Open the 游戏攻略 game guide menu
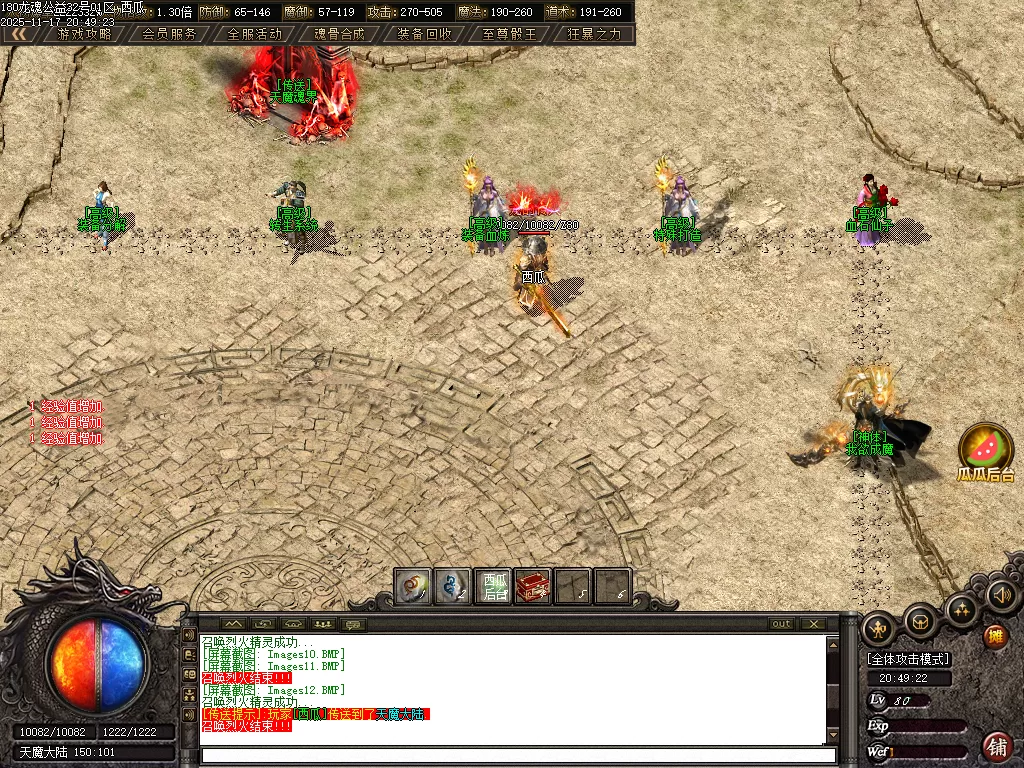Image resolution: width=1024 pixels, height=768 pixels. (84, 33)
